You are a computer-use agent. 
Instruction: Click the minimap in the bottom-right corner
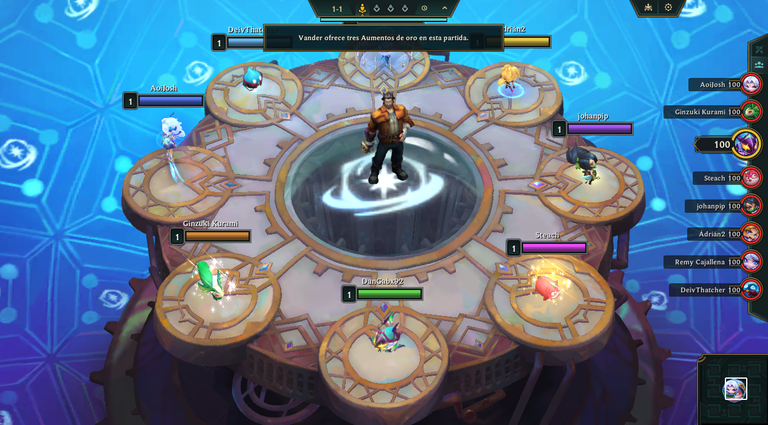tap(735, 390)
